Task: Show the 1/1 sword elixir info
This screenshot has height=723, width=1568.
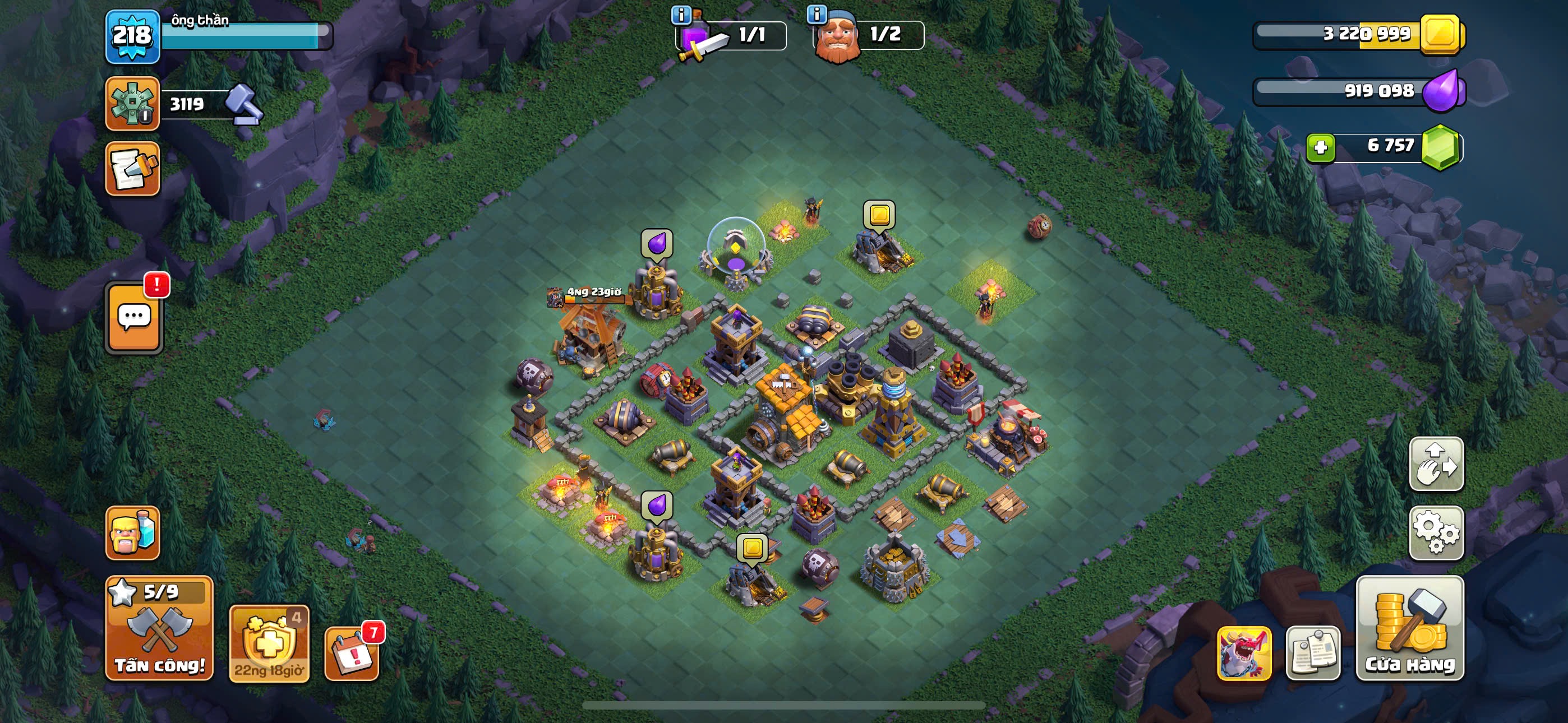Action: [x=680, y=14]
